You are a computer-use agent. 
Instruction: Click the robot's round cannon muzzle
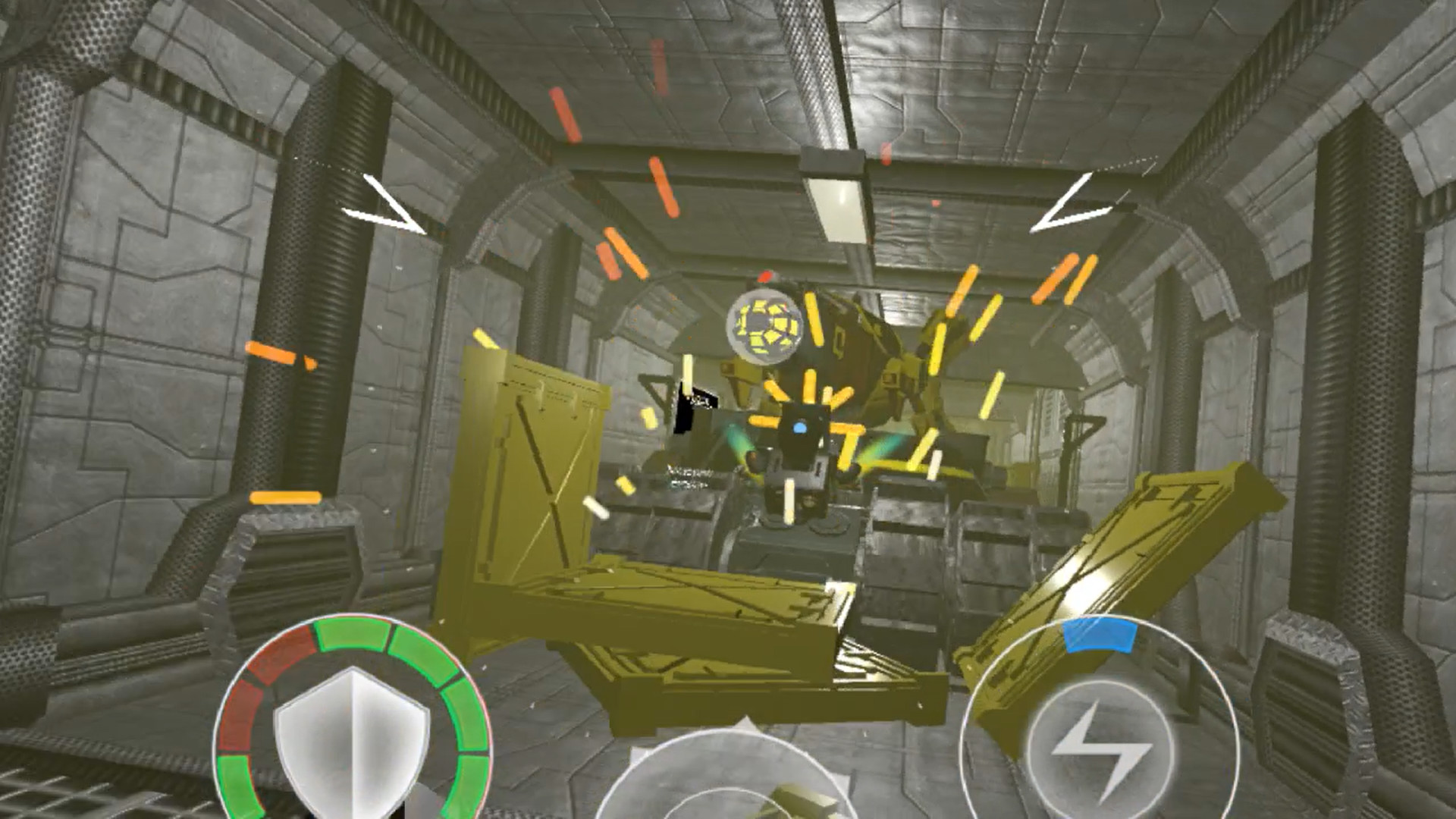pos(764,326)
